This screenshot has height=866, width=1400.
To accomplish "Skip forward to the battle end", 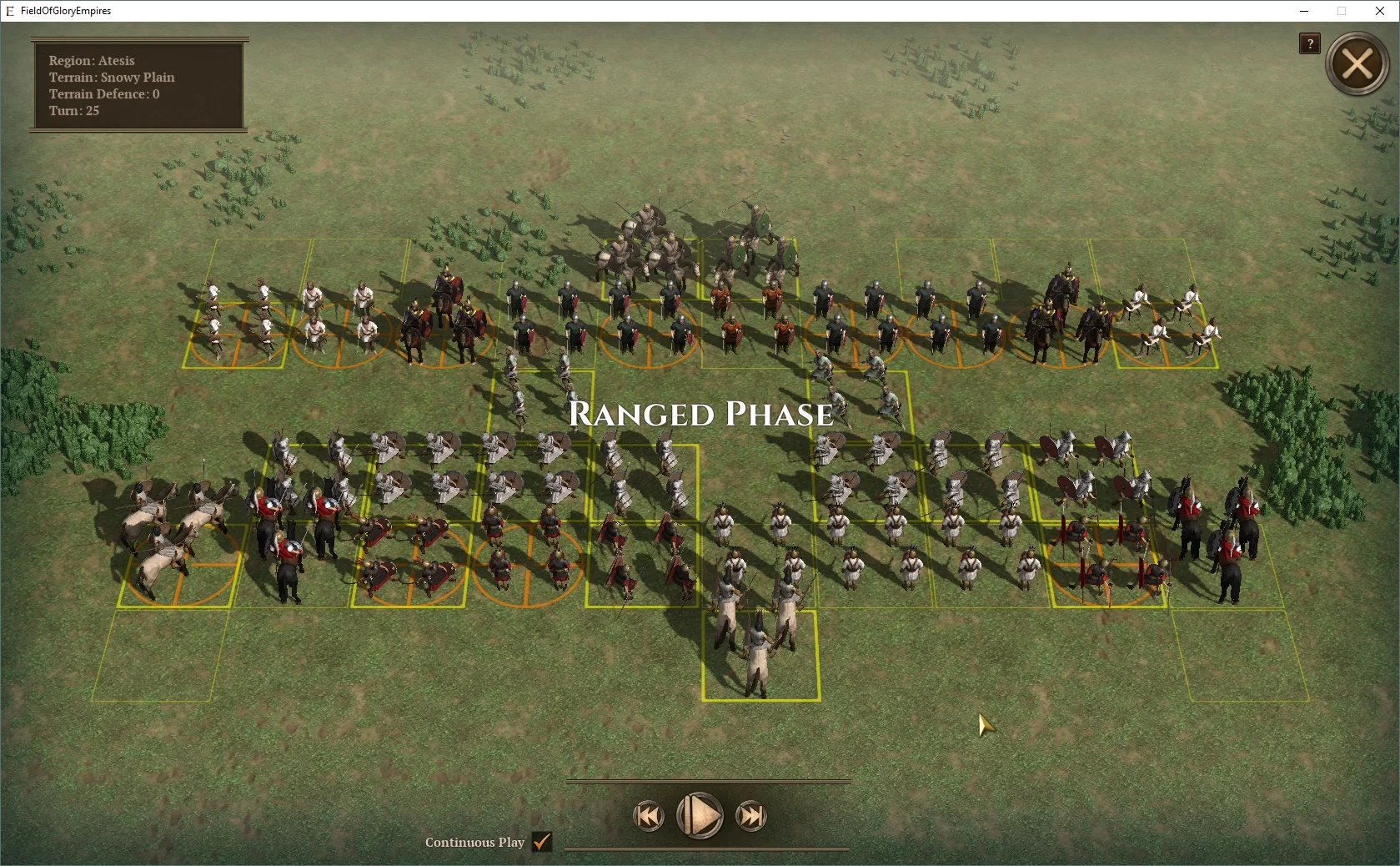I will click(x=750, y=817).
